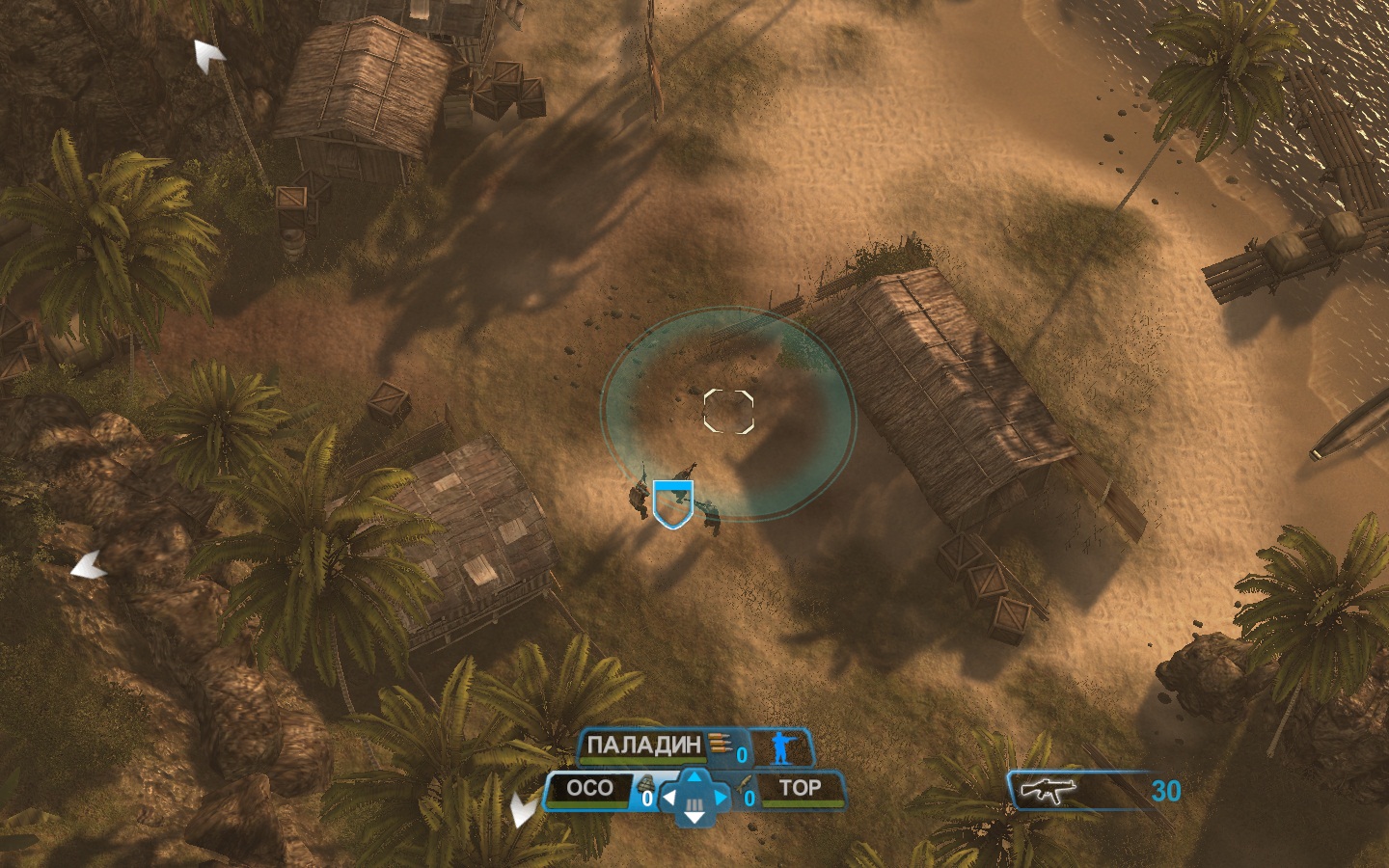The height and width of the screenshot is (868, 1389).
Task: Click the rifle bullets ammo icon
Action: tap(719, 744)
